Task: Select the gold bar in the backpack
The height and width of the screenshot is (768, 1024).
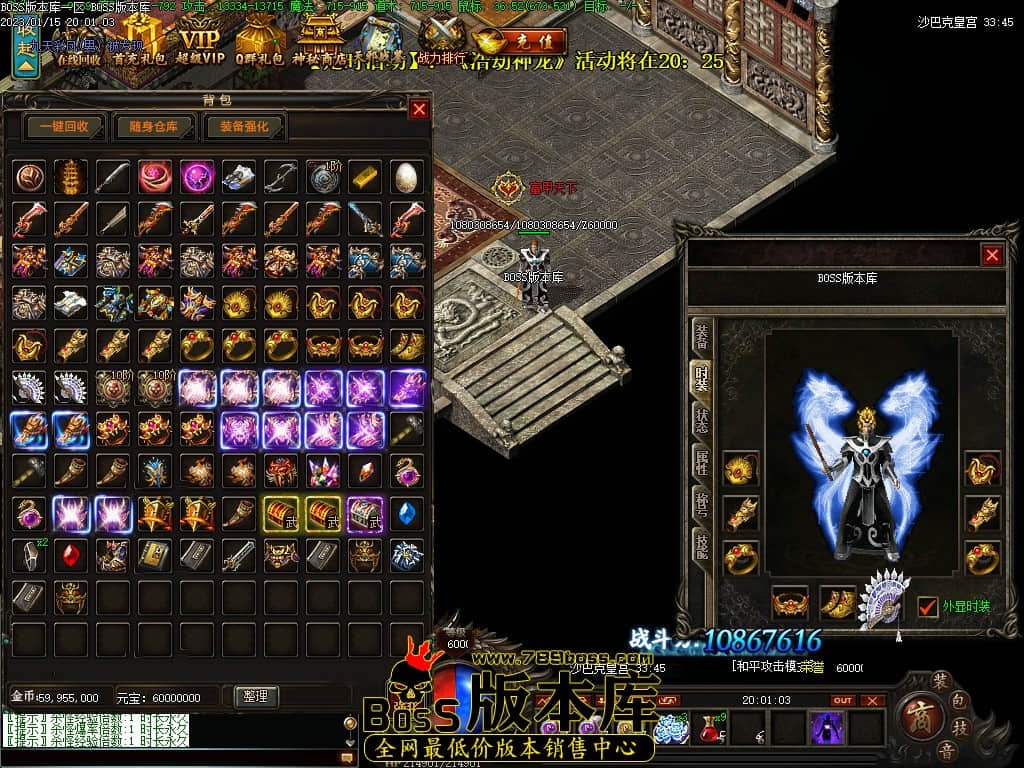Action: pyautogui.click(x=365, y=177)
